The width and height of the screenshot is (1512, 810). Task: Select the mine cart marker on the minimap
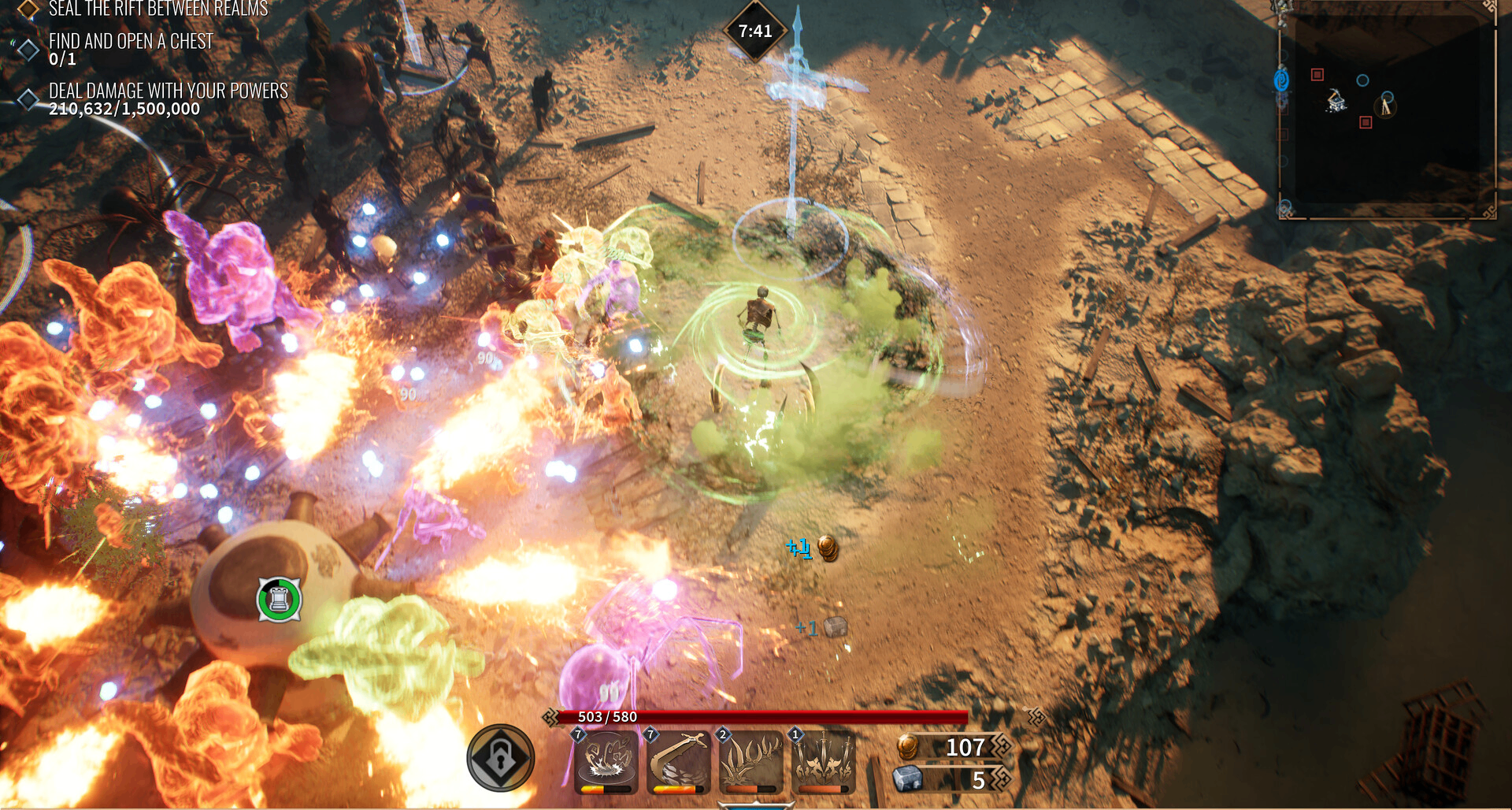(1336, 101)
